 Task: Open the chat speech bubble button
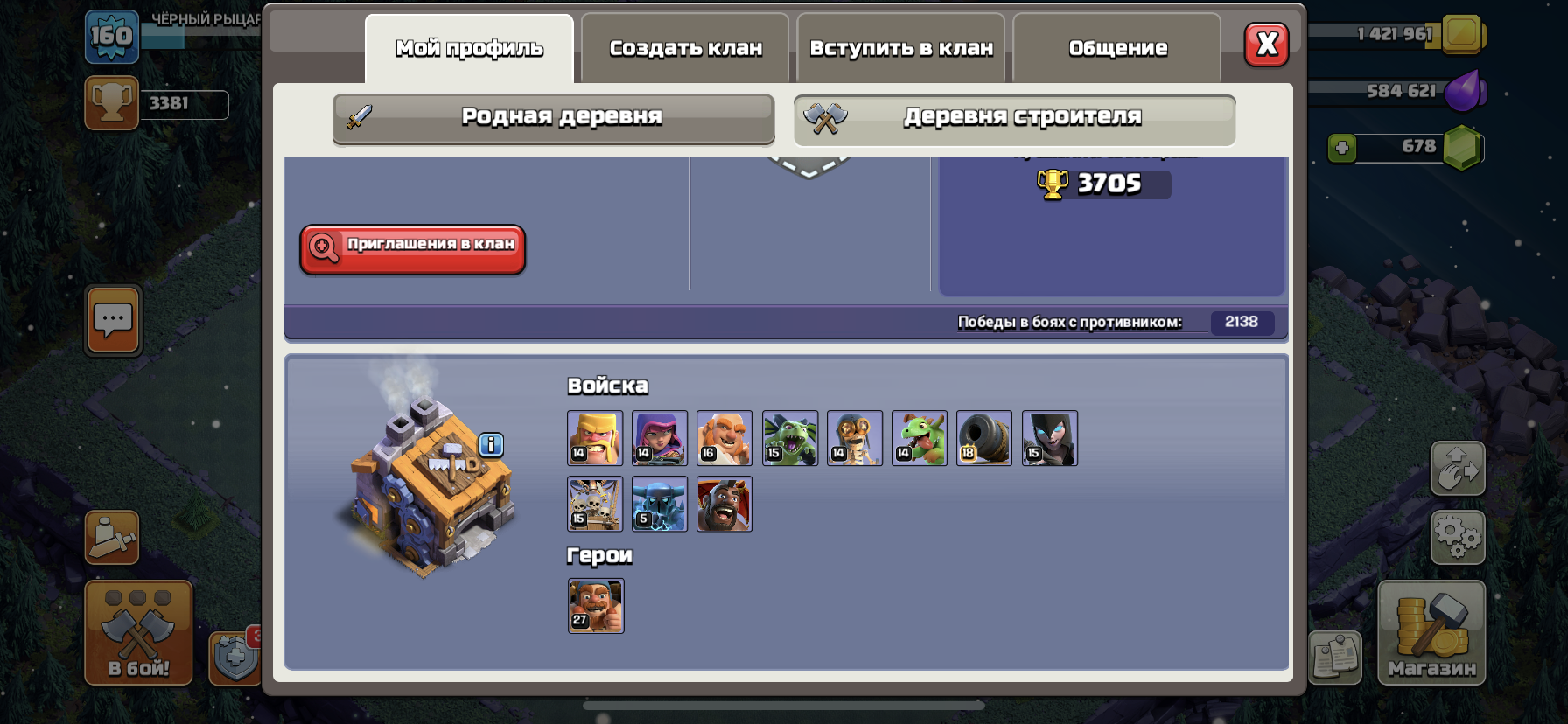coord(113,320)
